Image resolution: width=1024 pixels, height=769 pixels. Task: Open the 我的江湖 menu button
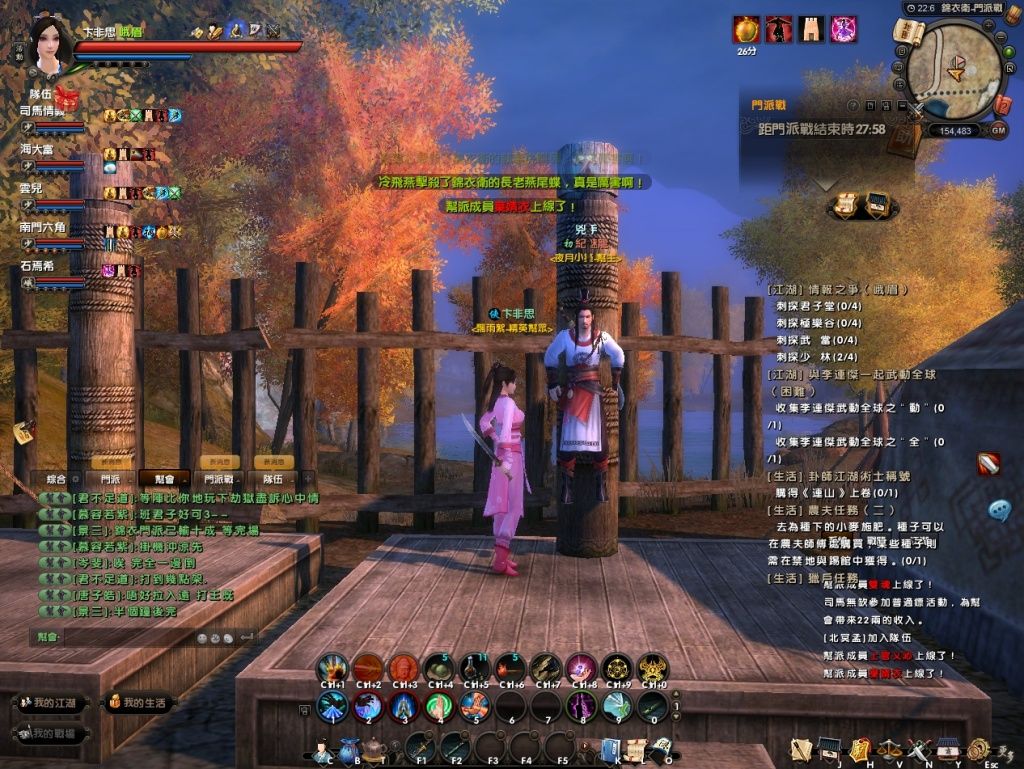click(52, 703)
